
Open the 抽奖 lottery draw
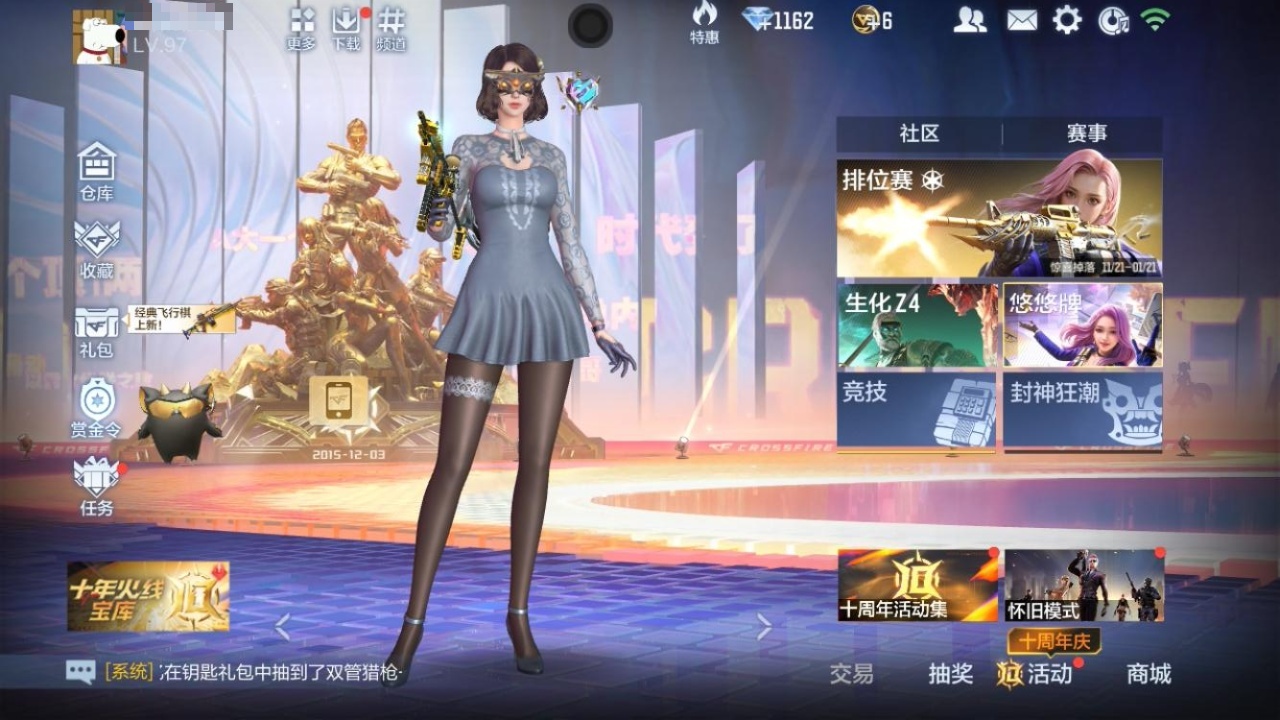[x=950, y=674]
